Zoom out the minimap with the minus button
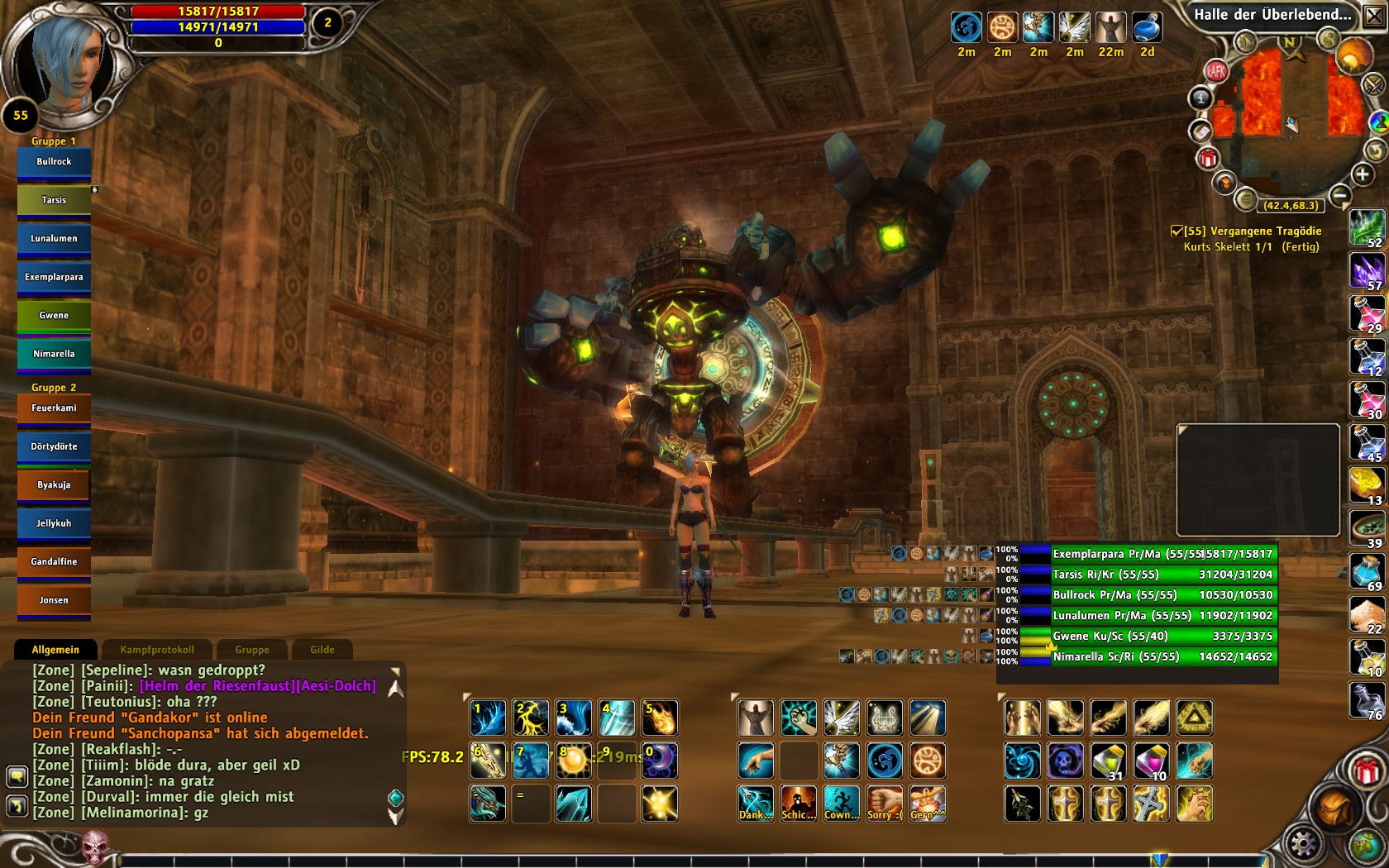This screenshot has width=1389, height=868. click(1340, 196)
